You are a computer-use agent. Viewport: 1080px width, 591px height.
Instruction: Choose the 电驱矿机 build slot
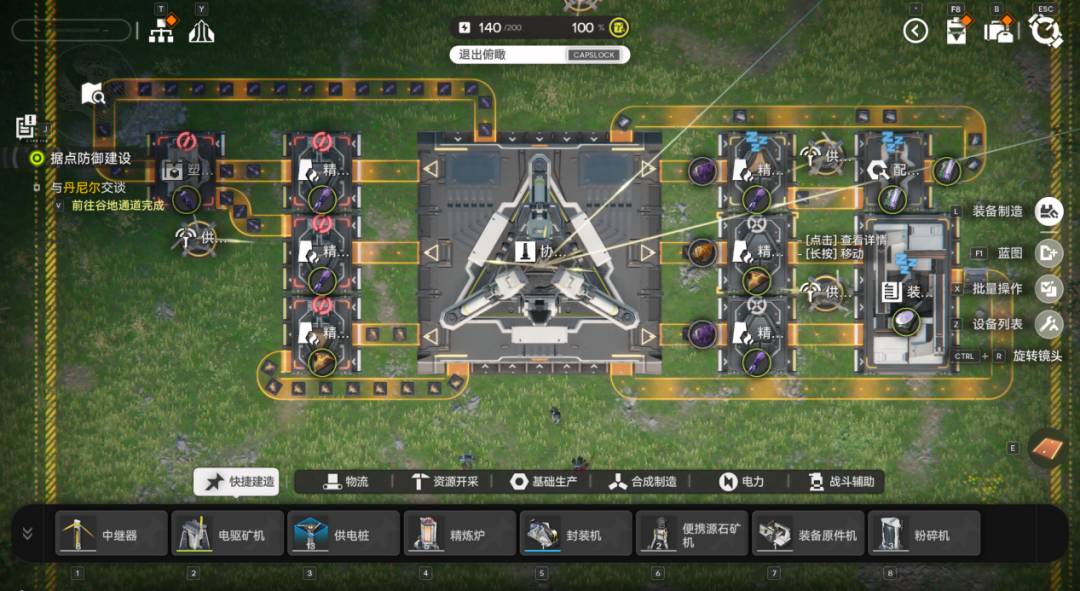pos(226,534)
